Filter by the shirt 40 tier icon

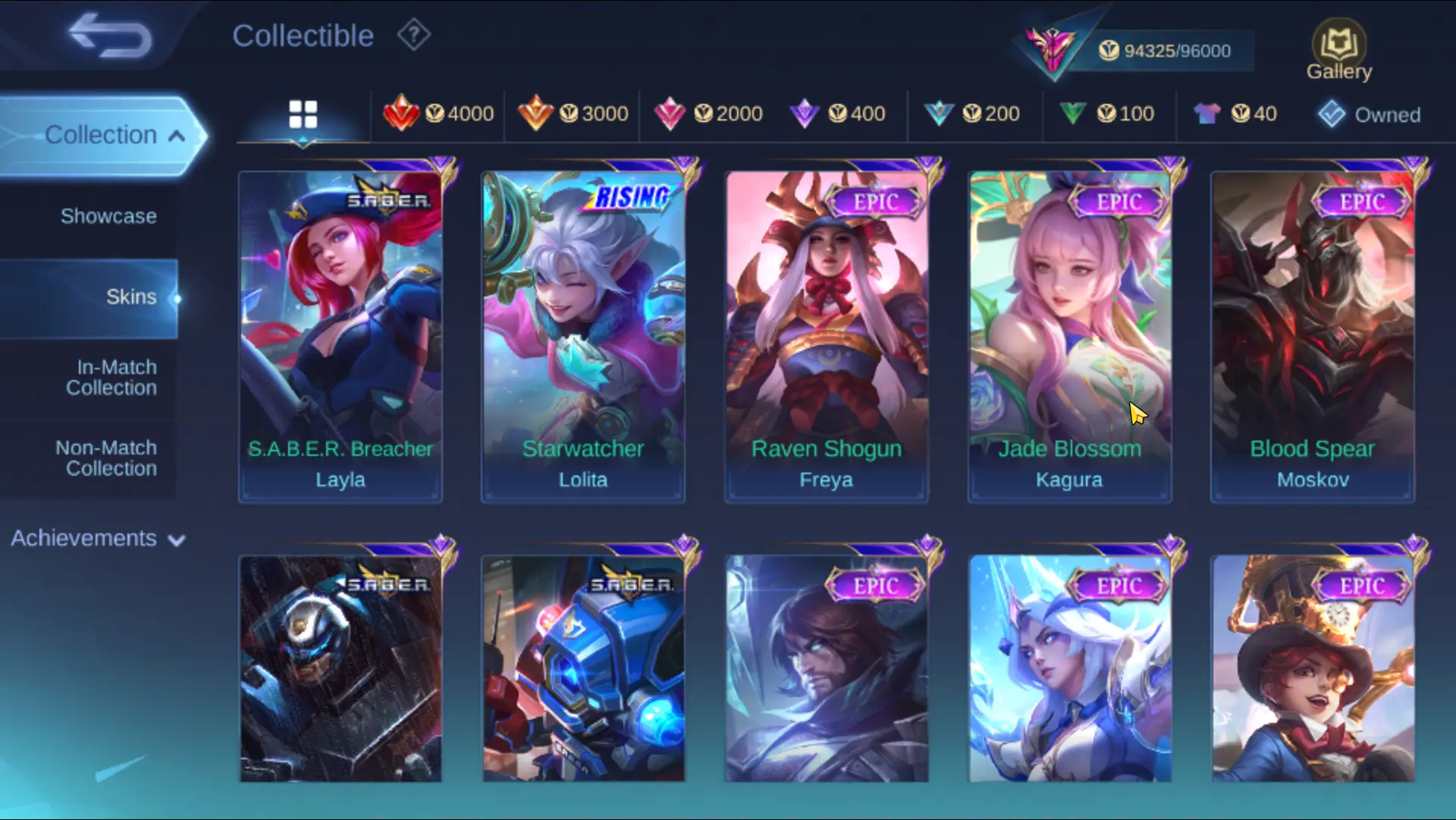click(1234, 115)
